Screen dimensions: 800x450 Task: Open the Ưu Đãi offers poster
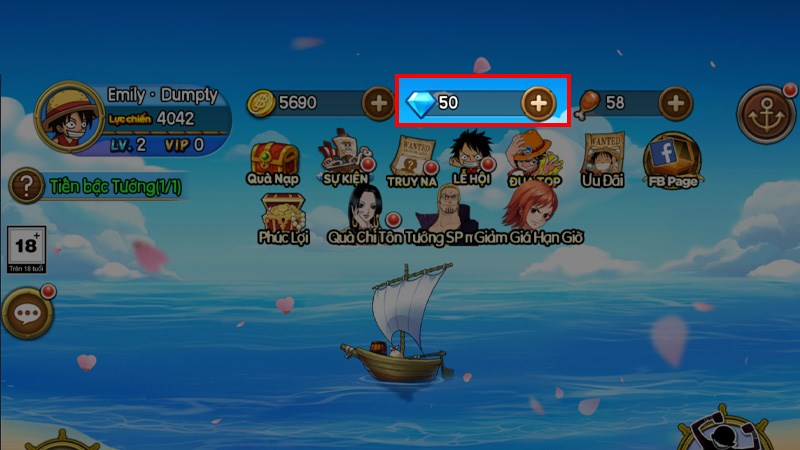click(602, 157)
